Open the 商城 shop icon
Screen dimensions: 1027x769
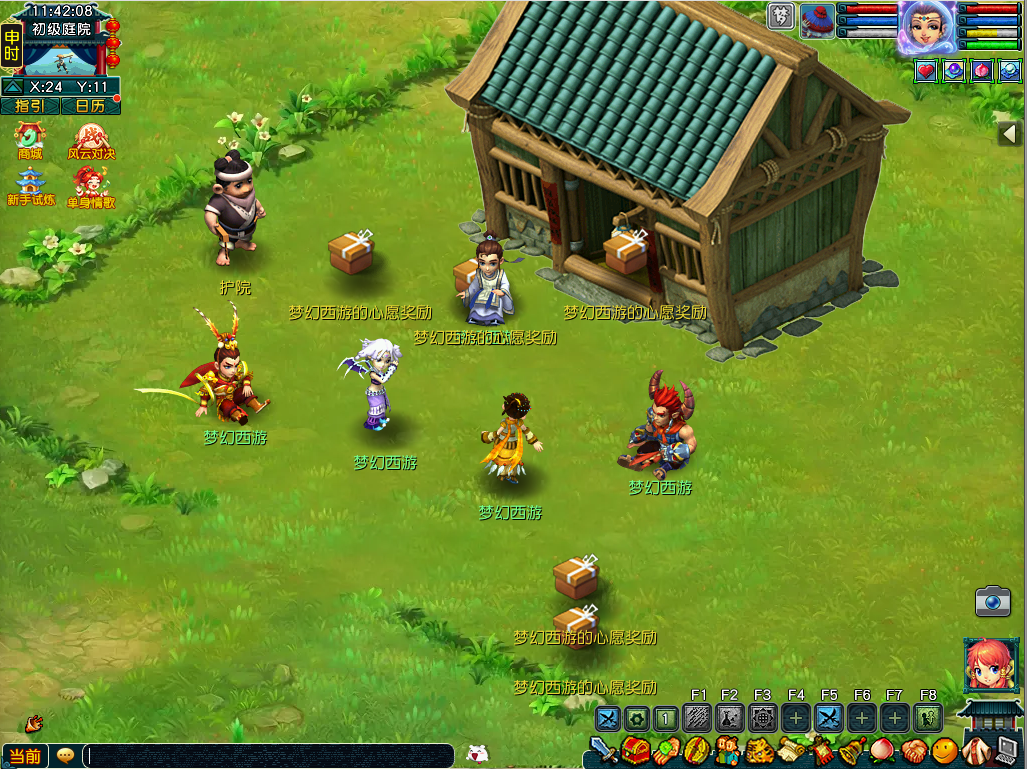tap(29, 139)
